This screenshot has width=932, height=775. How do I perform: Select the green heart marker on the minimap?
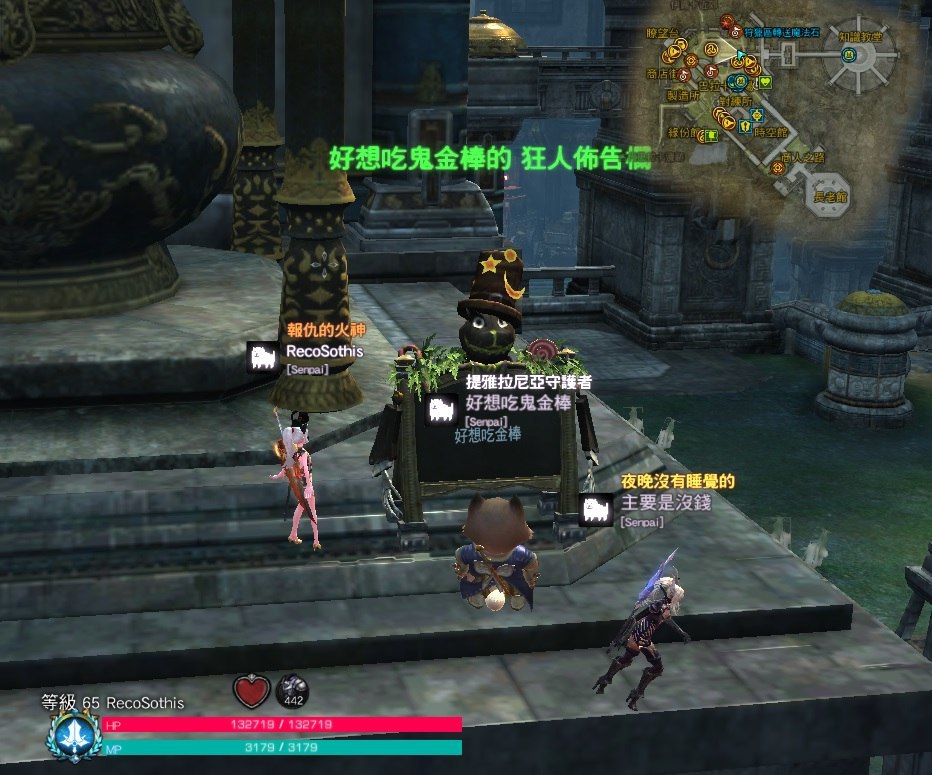pyautogui.click(x=764, y=82)
